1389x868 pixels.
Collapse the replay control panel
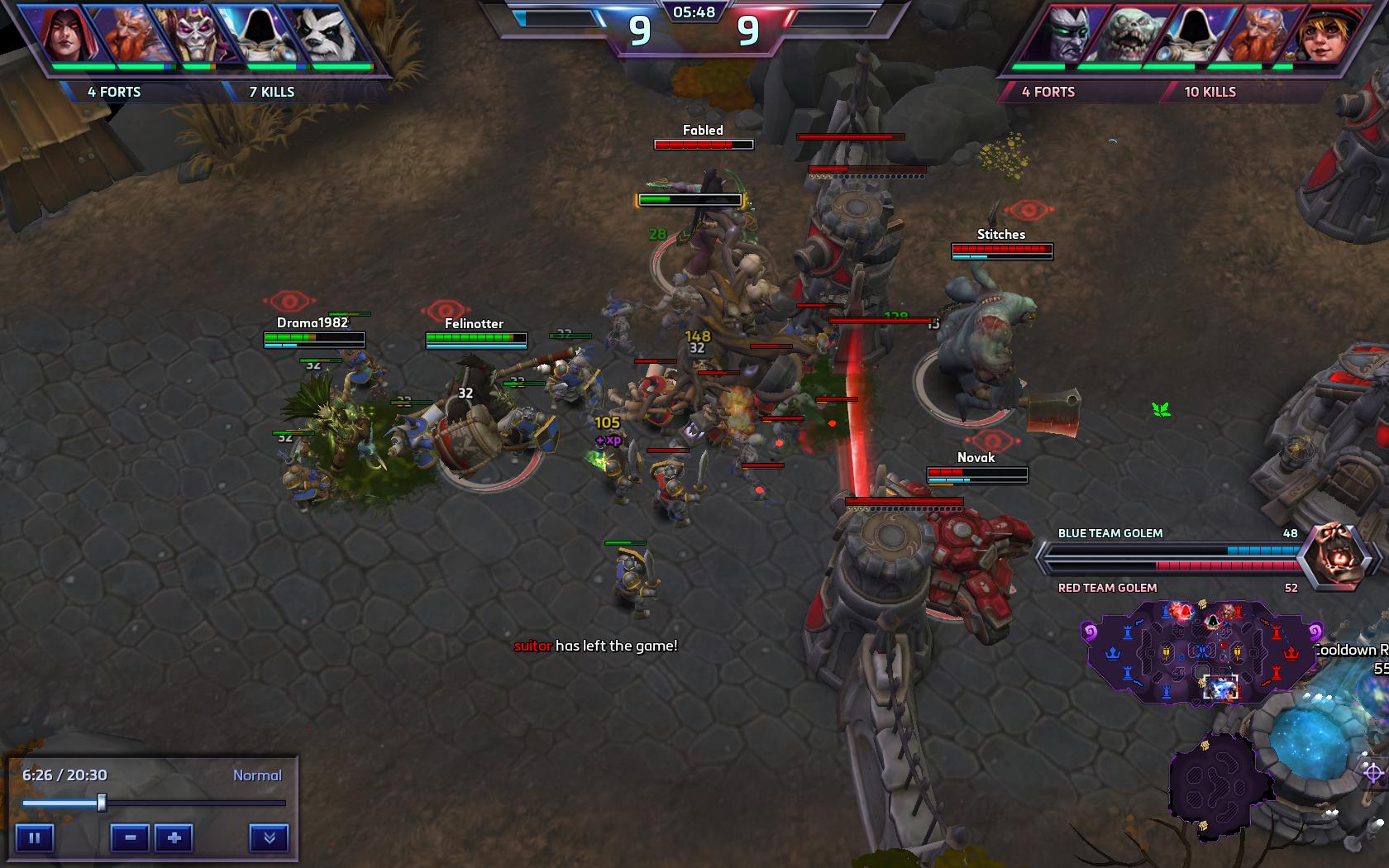pos(269,837)
